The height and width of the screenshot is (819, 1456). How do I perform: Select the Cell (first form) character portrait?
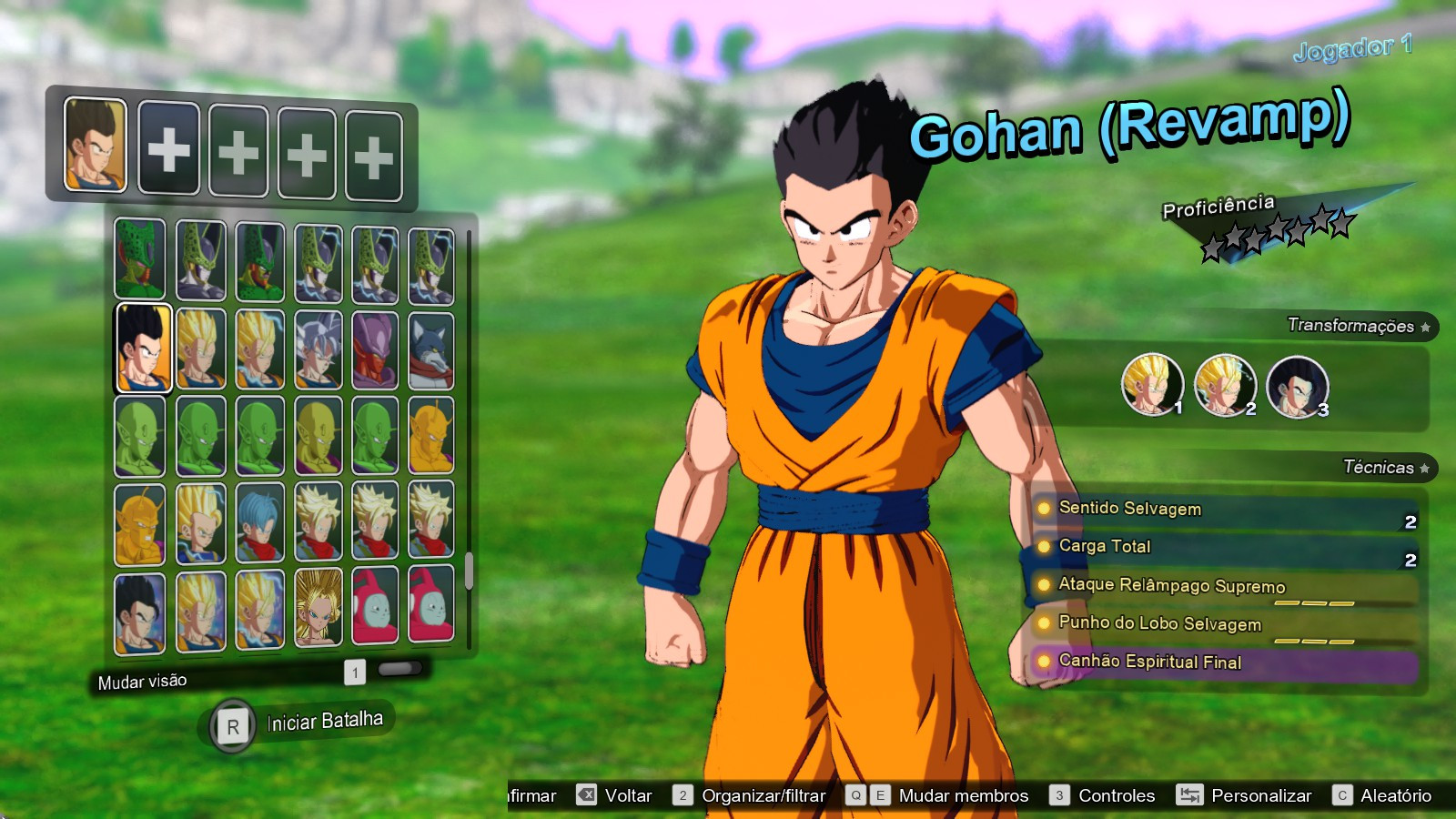(137, 258)
